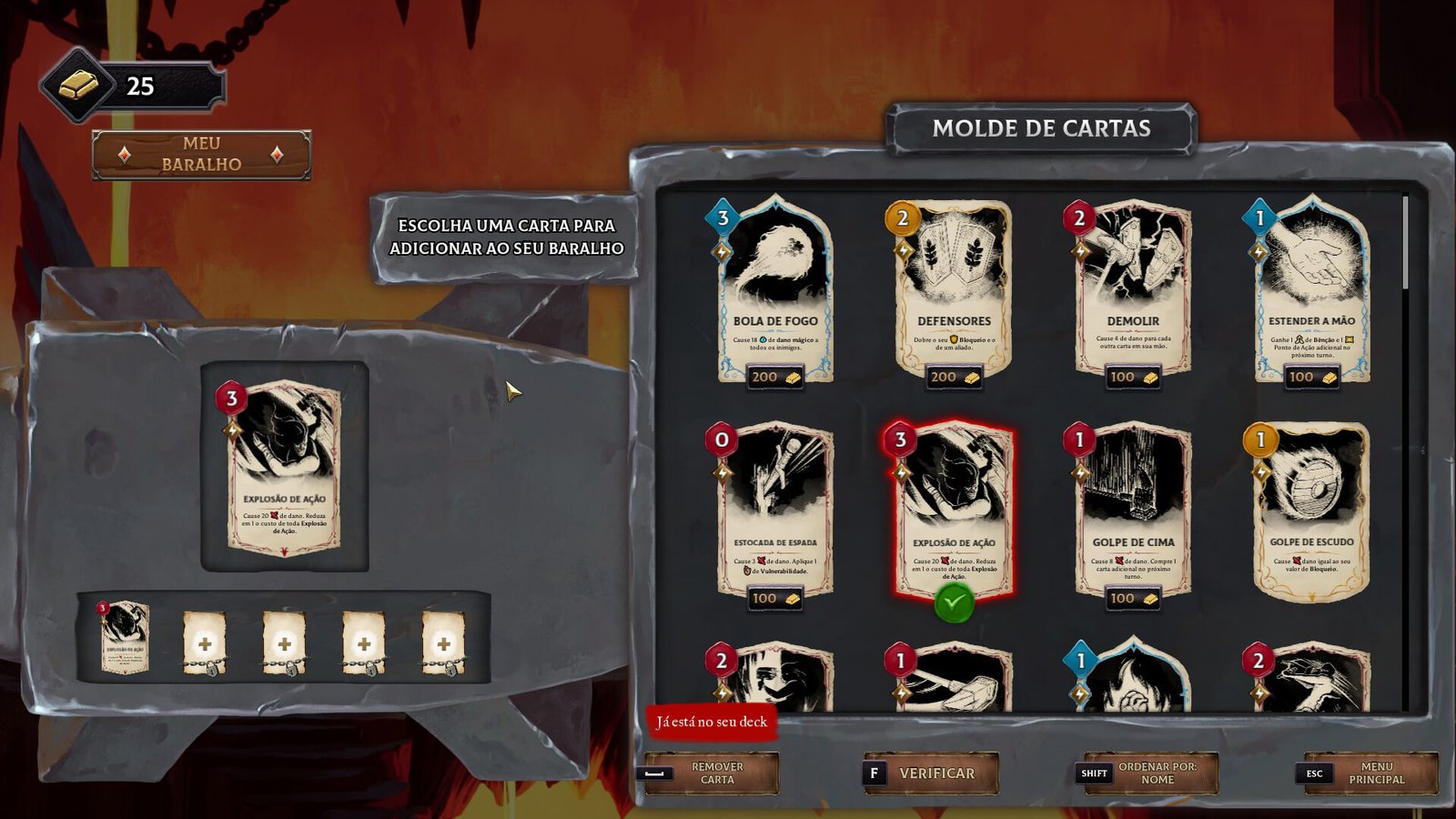The width and height of the screenshot is (1456, 819).
Task: Select the Golpe de Cima card
Action: coord(1132,510)
